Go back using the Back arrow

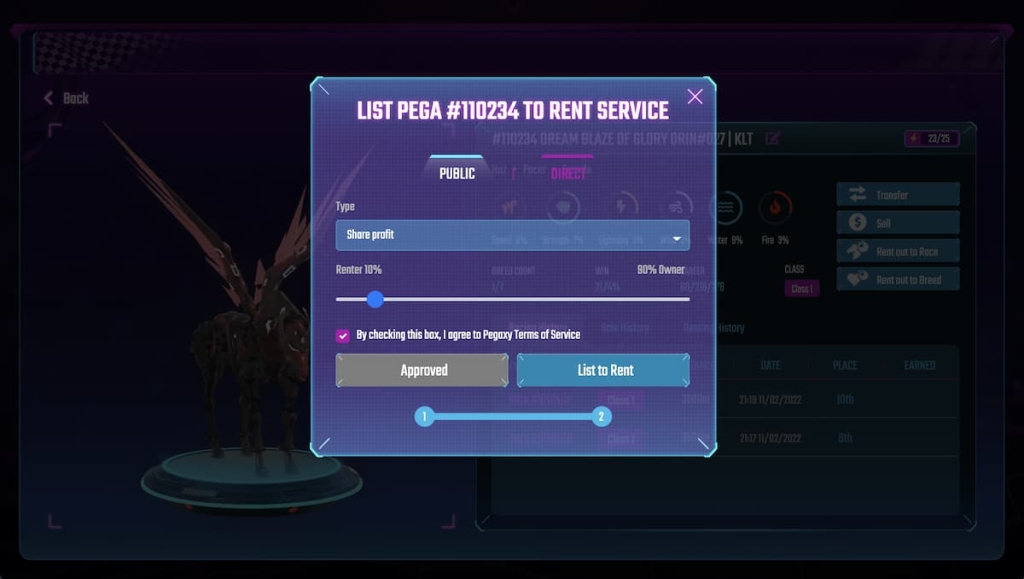tap(66, 98)
